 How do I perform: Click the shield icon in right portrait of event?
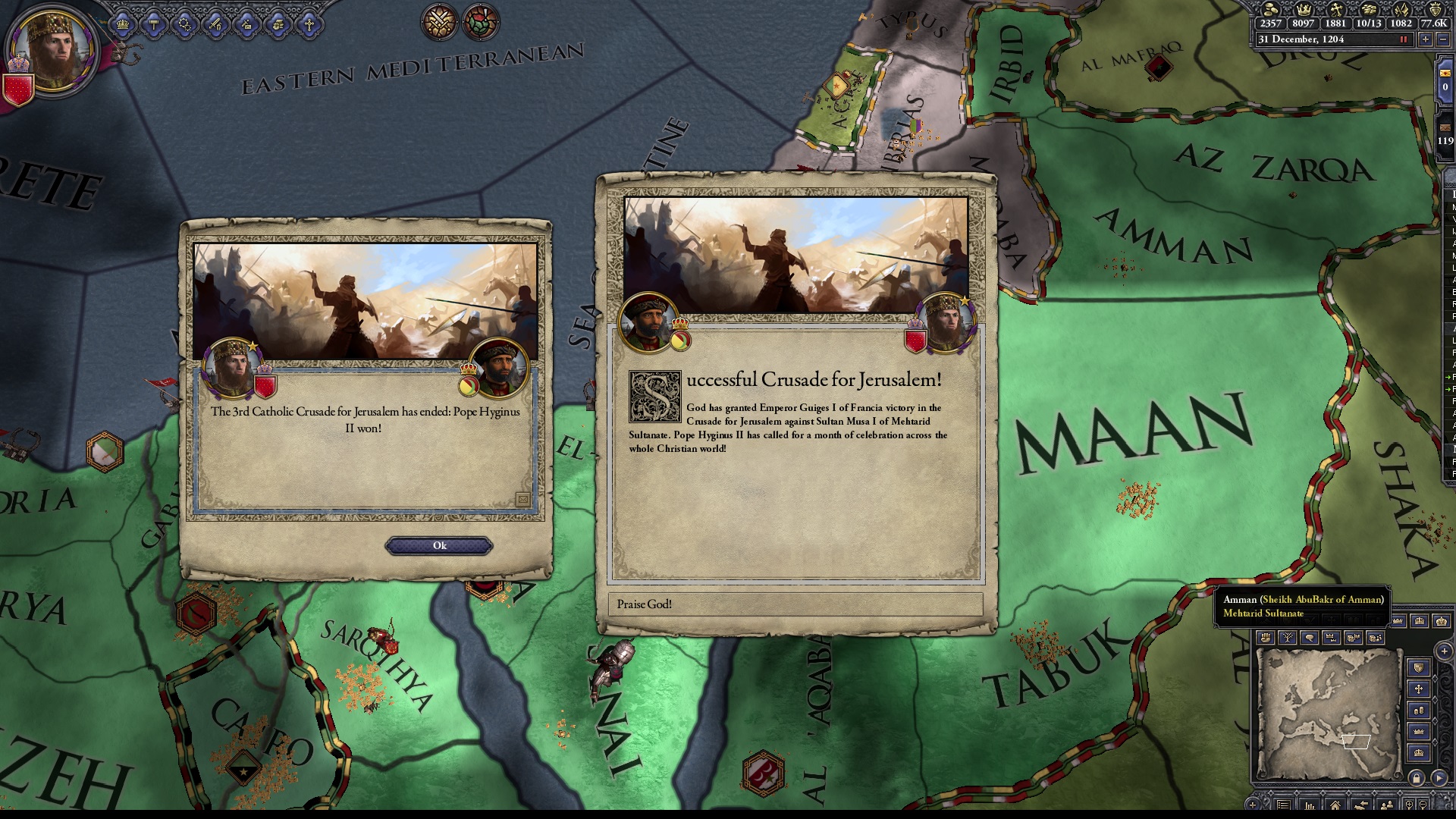point(916,338)
